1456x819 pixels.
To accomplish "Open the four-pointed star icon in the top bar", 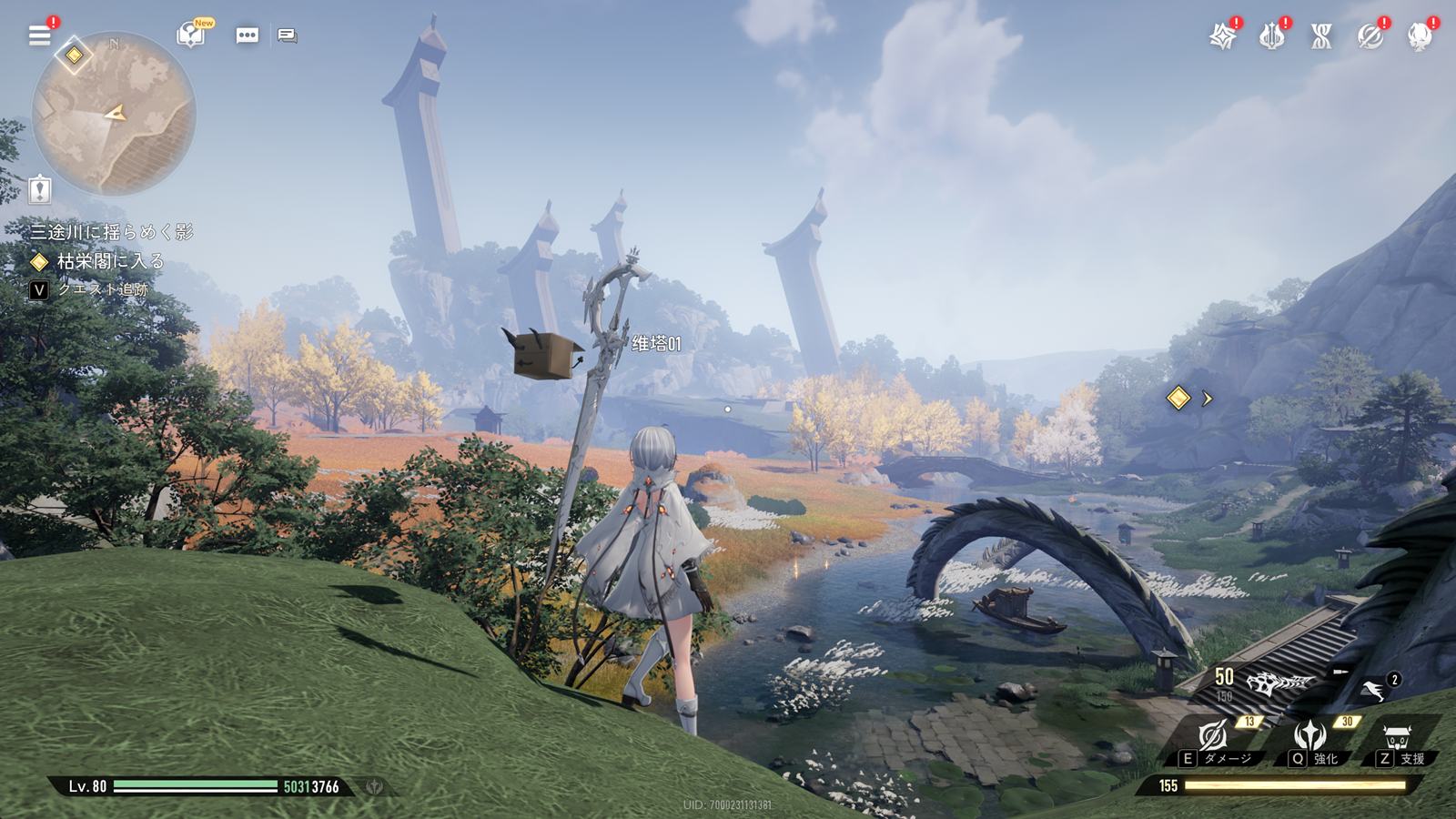I will coord(1223,36).
